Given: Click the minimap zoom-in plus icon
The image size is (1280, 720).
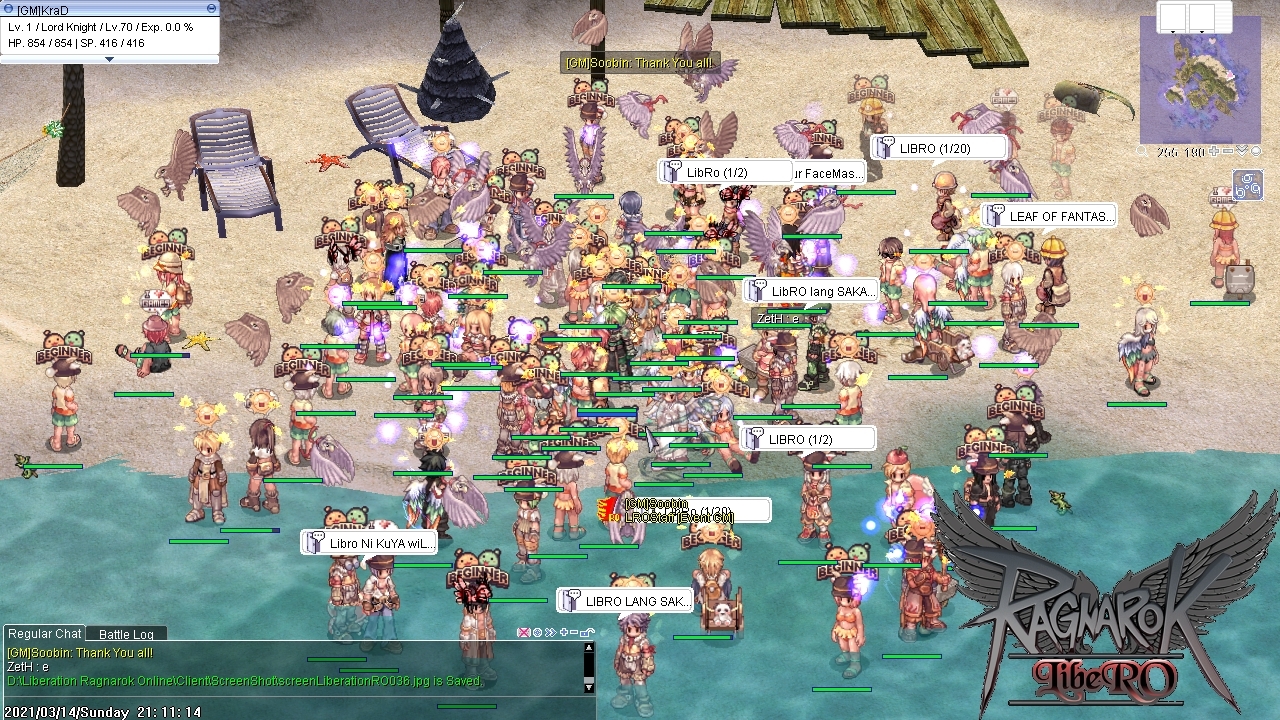Looking at the screenshot, I should tap(1214, 150).
